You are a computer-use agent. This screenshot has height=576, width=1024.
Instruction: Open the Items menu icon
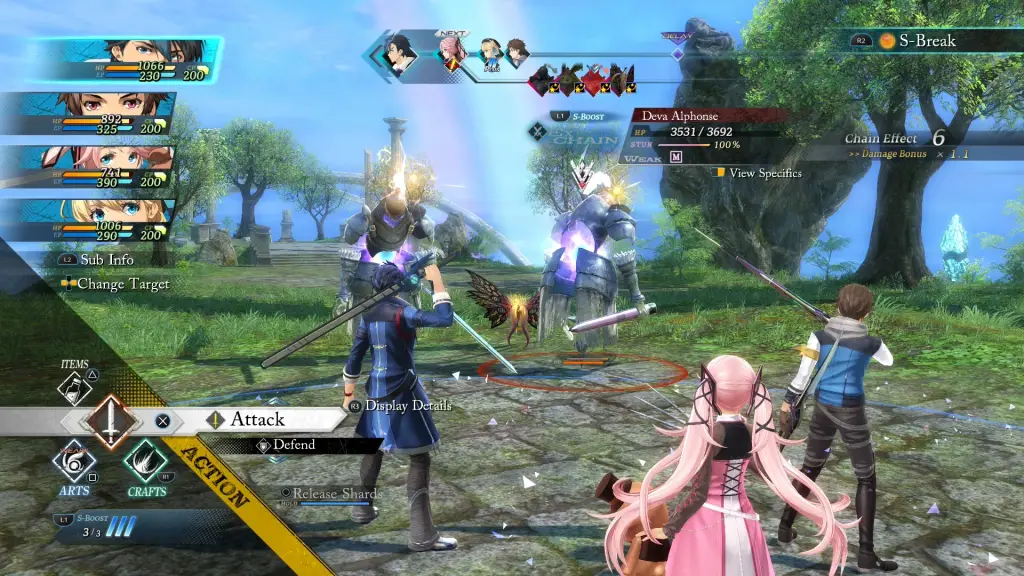coord(75,388)
